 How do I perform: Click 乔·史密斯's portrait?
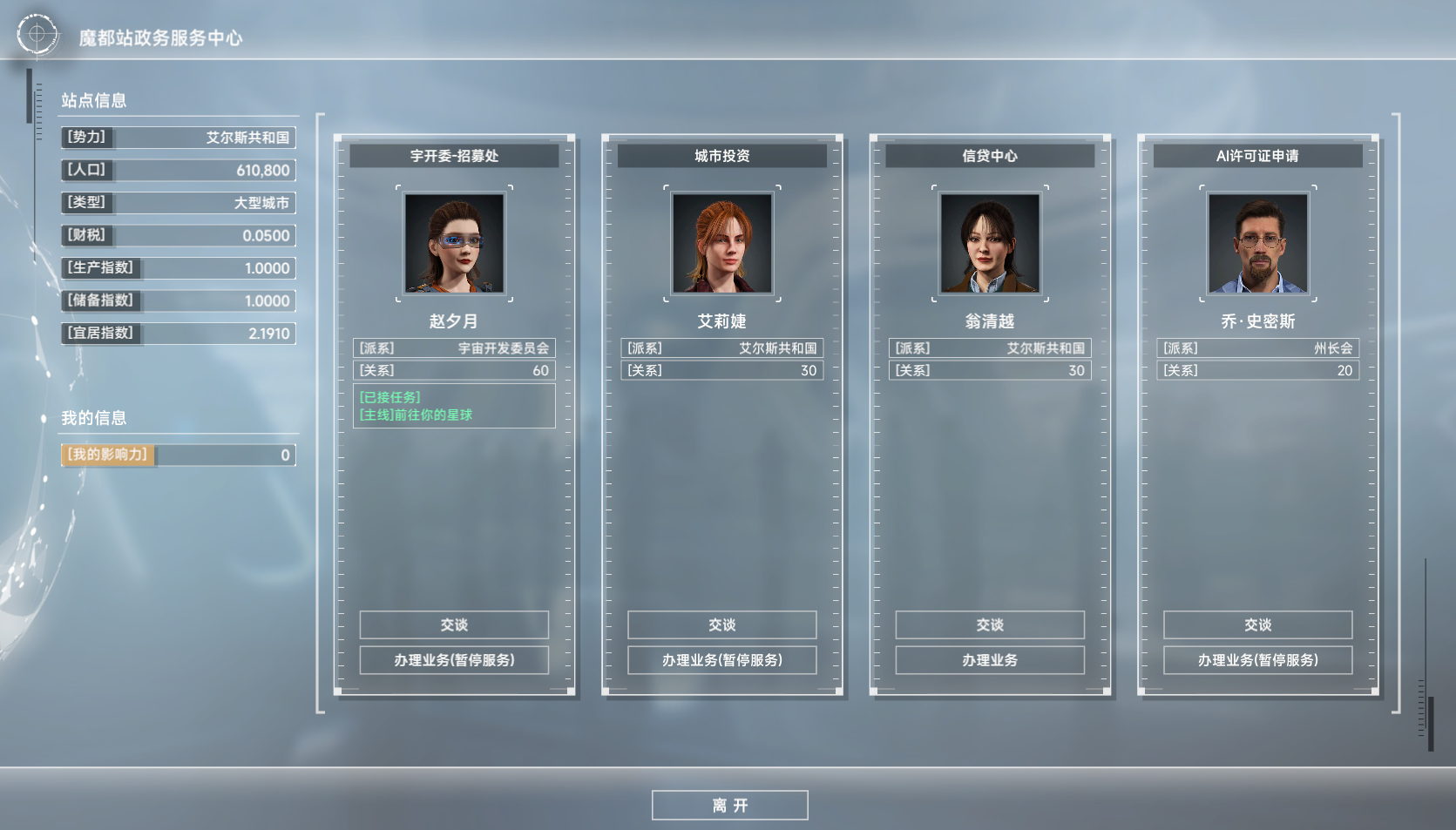(x=1257, y=243)
